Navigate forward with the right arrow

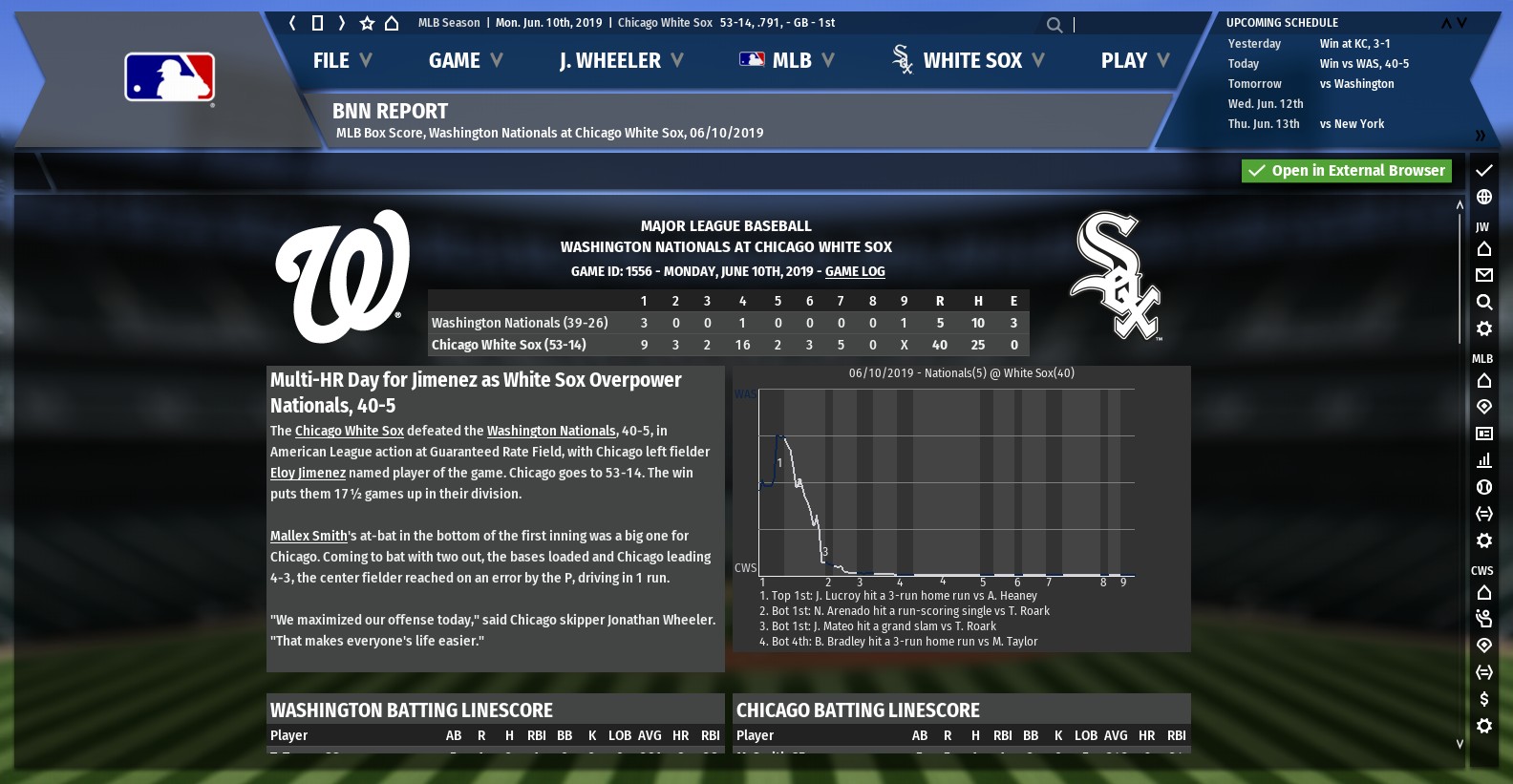[341, 23]
